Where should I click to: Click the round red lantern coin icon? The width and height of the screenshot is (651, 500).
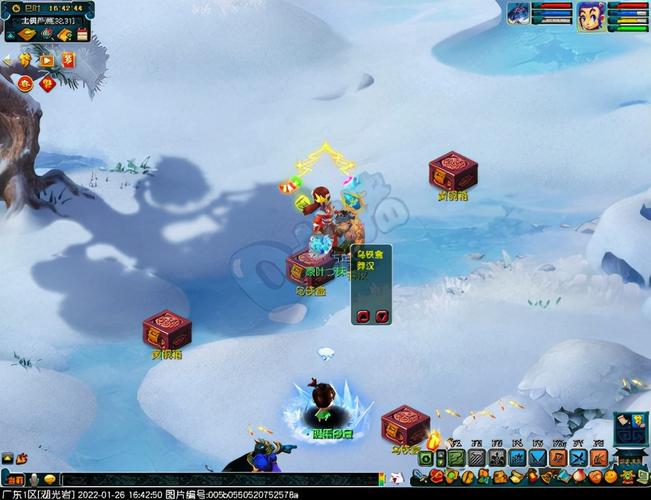point(26,83)
